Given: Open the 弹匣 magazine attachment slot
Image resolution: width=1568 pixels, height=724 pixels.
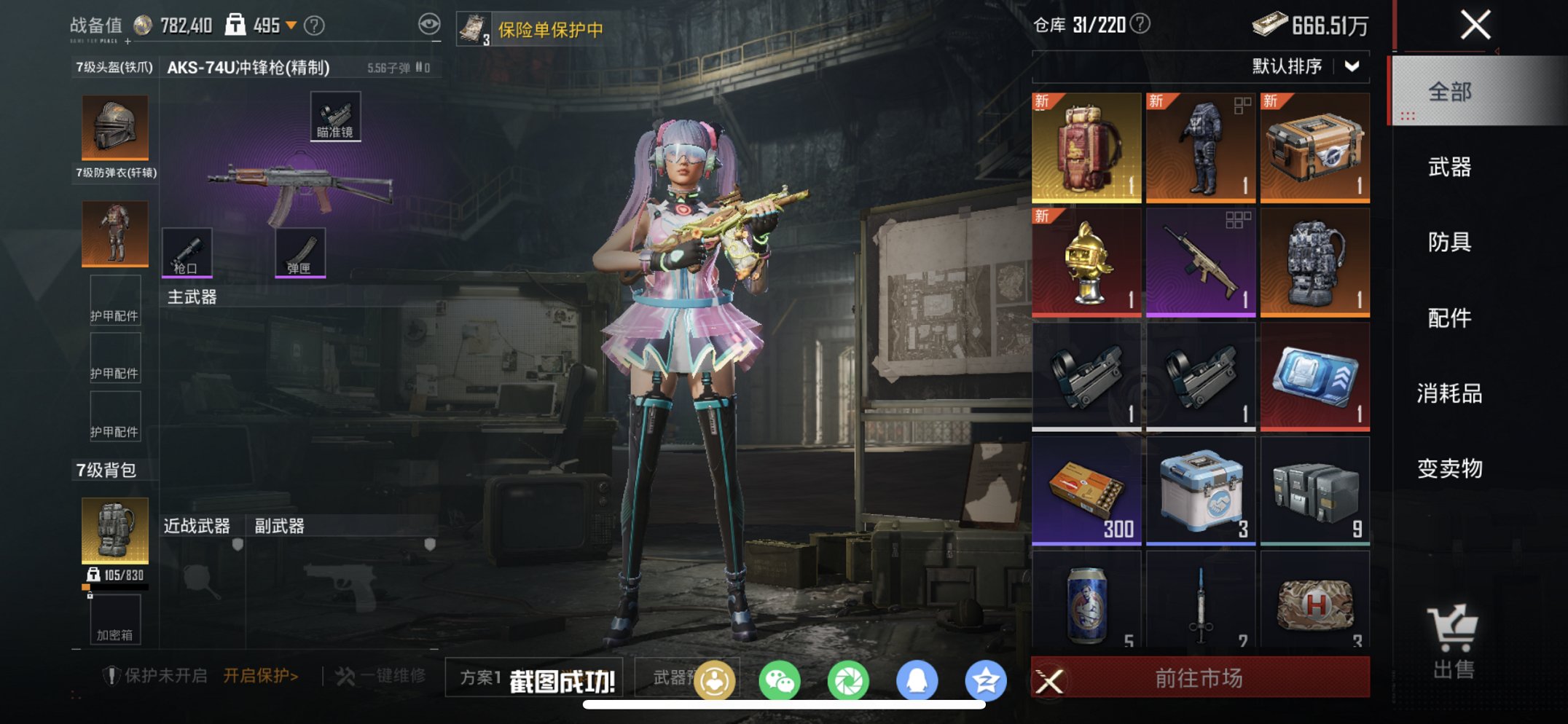Looking at the screenshot, I should pyautogui.click(x=299, y=253).
